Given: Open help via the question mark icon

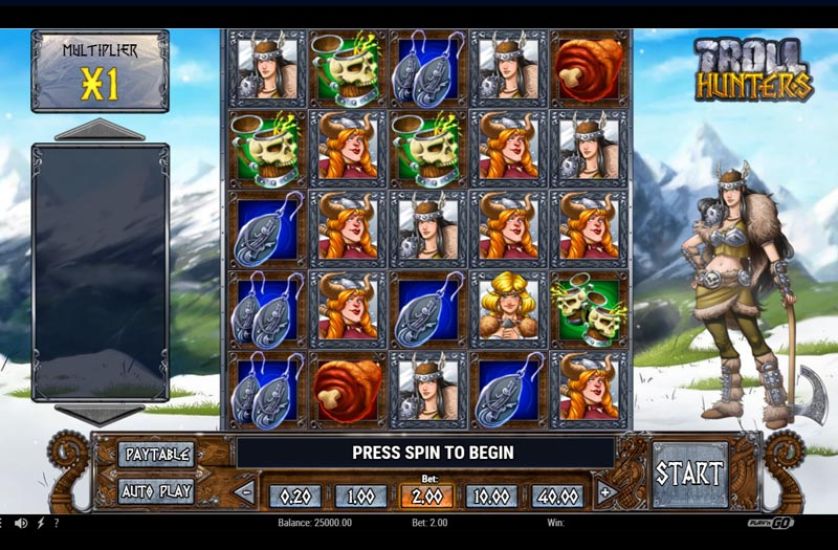Looking at the screenshot, I should click(56, 523).
